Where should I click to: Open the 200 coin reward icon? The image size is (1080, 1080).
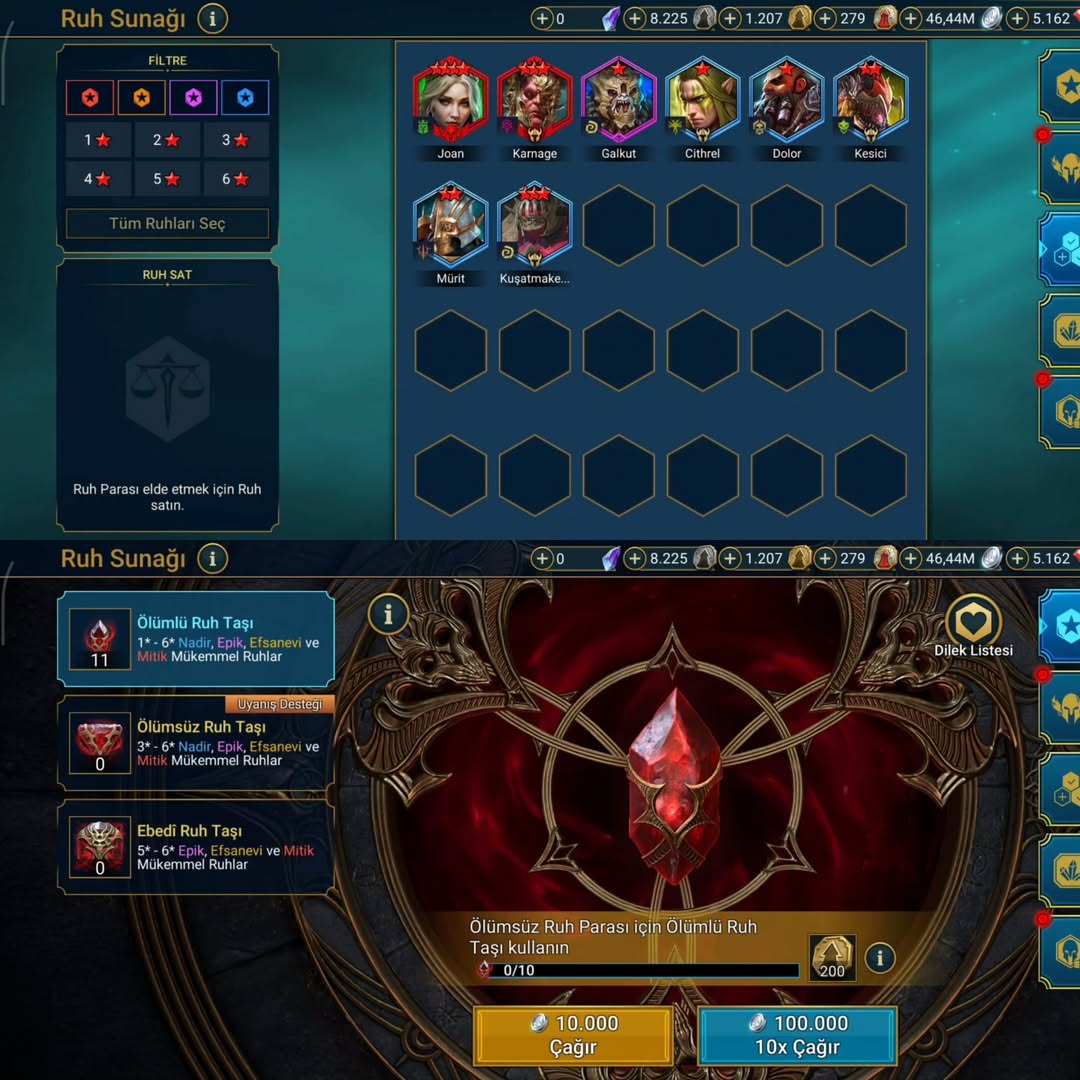pyautogui.click(x=832, y=958)
